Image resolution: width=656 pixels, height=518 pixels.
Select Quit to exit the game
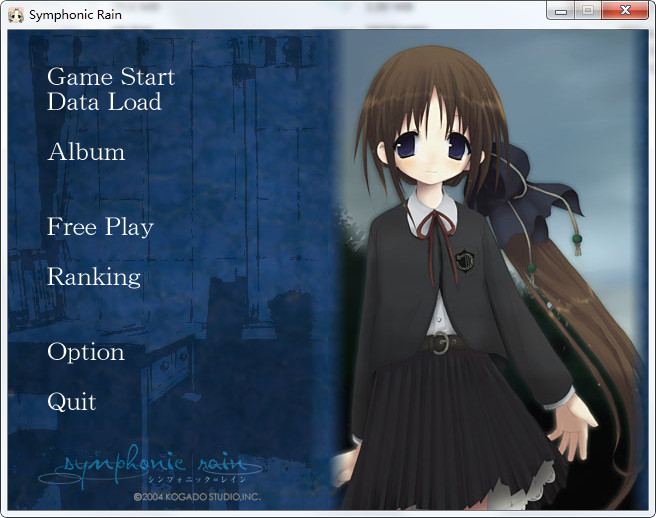(72, 402)
